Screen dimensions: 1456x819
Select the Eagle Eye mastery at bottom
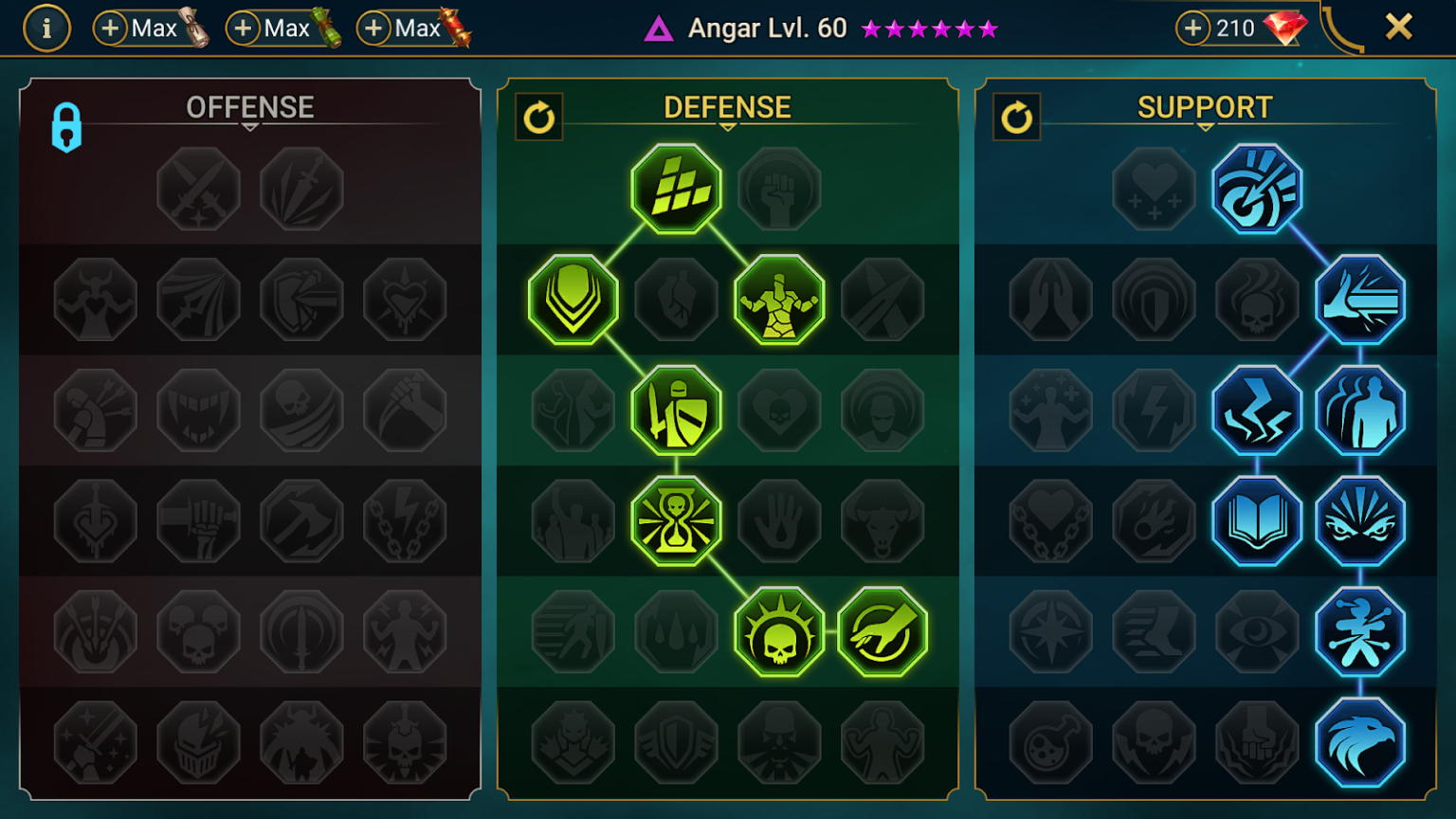1361,742
